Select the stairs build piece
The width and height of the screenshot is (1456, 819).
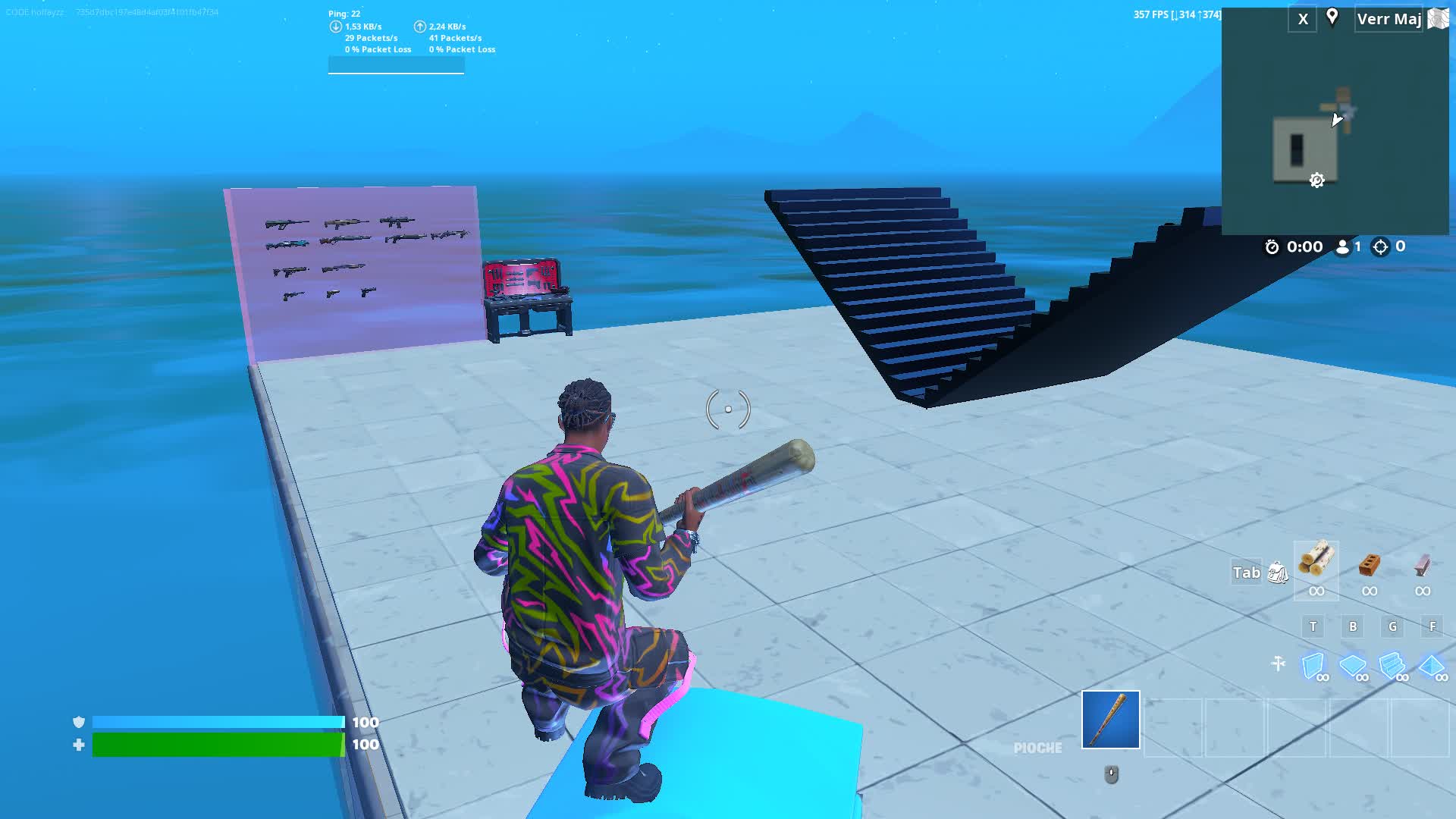pyautogui.click(x=1393, y=664)
